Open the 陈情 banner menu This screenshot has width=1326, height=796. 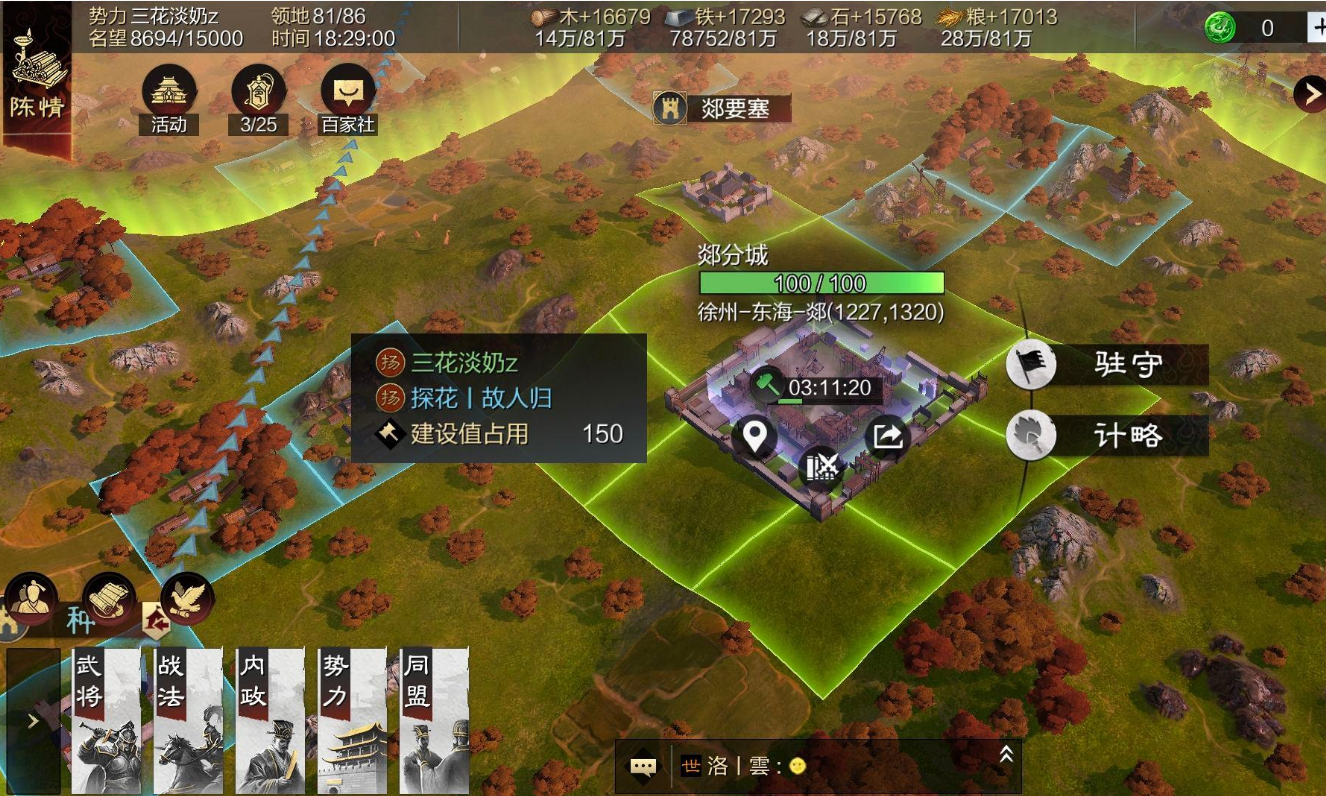click(x=36, y=80)
